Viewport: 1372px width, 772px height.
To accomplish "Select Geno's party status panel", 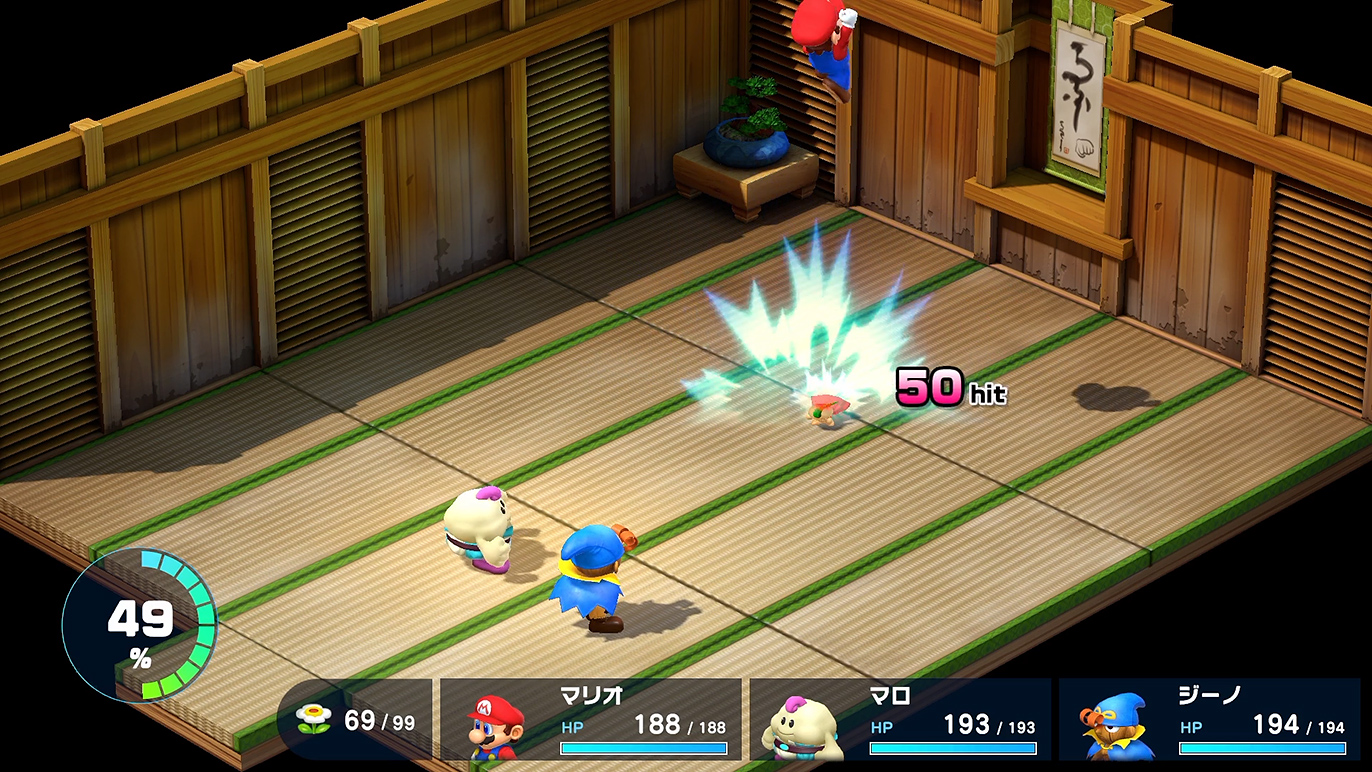I will coord(1208,720).
